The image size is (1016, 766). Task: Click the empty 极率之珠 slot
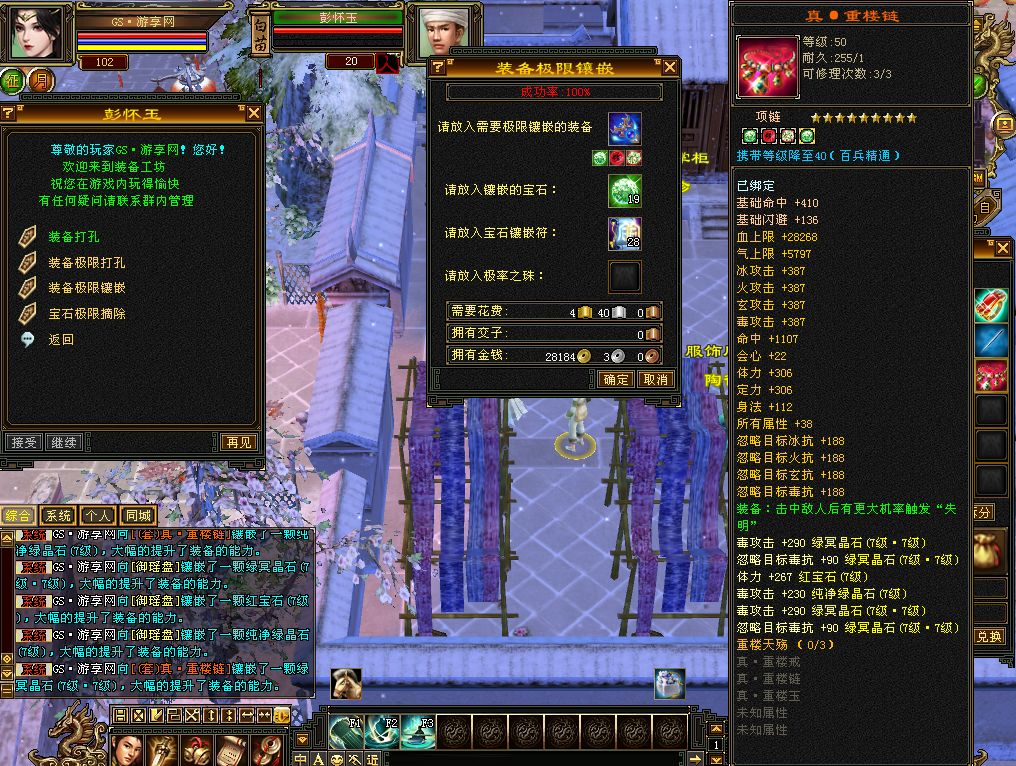[625, 277]
